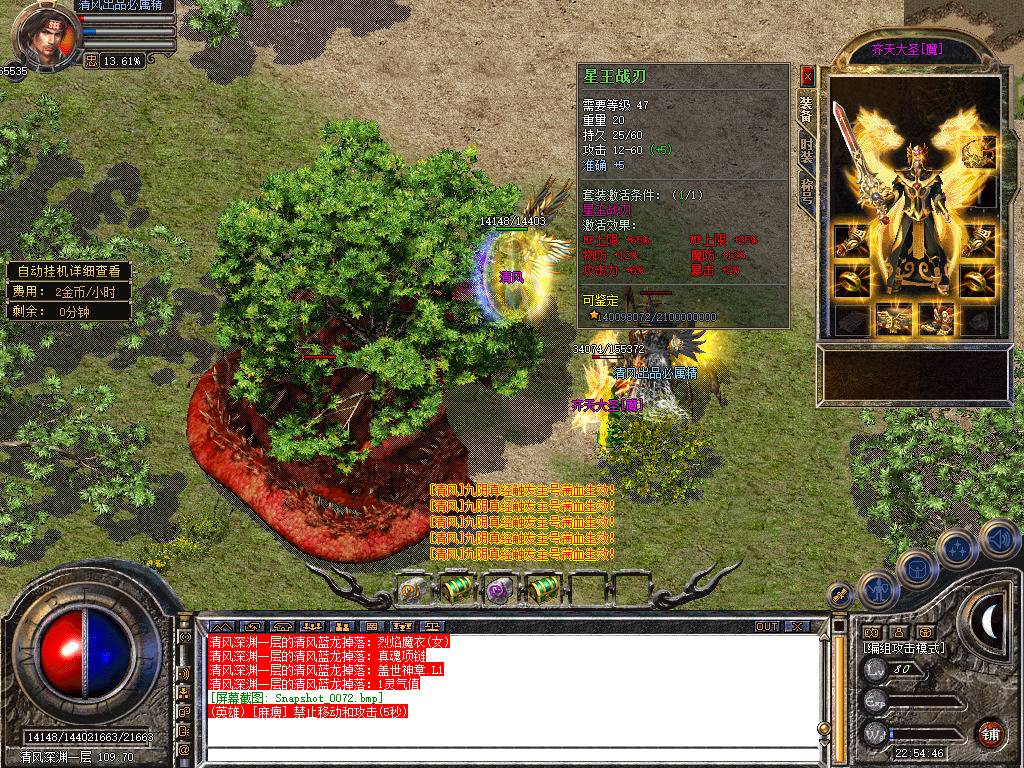
Task: Close the character equipment panel
Action: click(807, 76)
